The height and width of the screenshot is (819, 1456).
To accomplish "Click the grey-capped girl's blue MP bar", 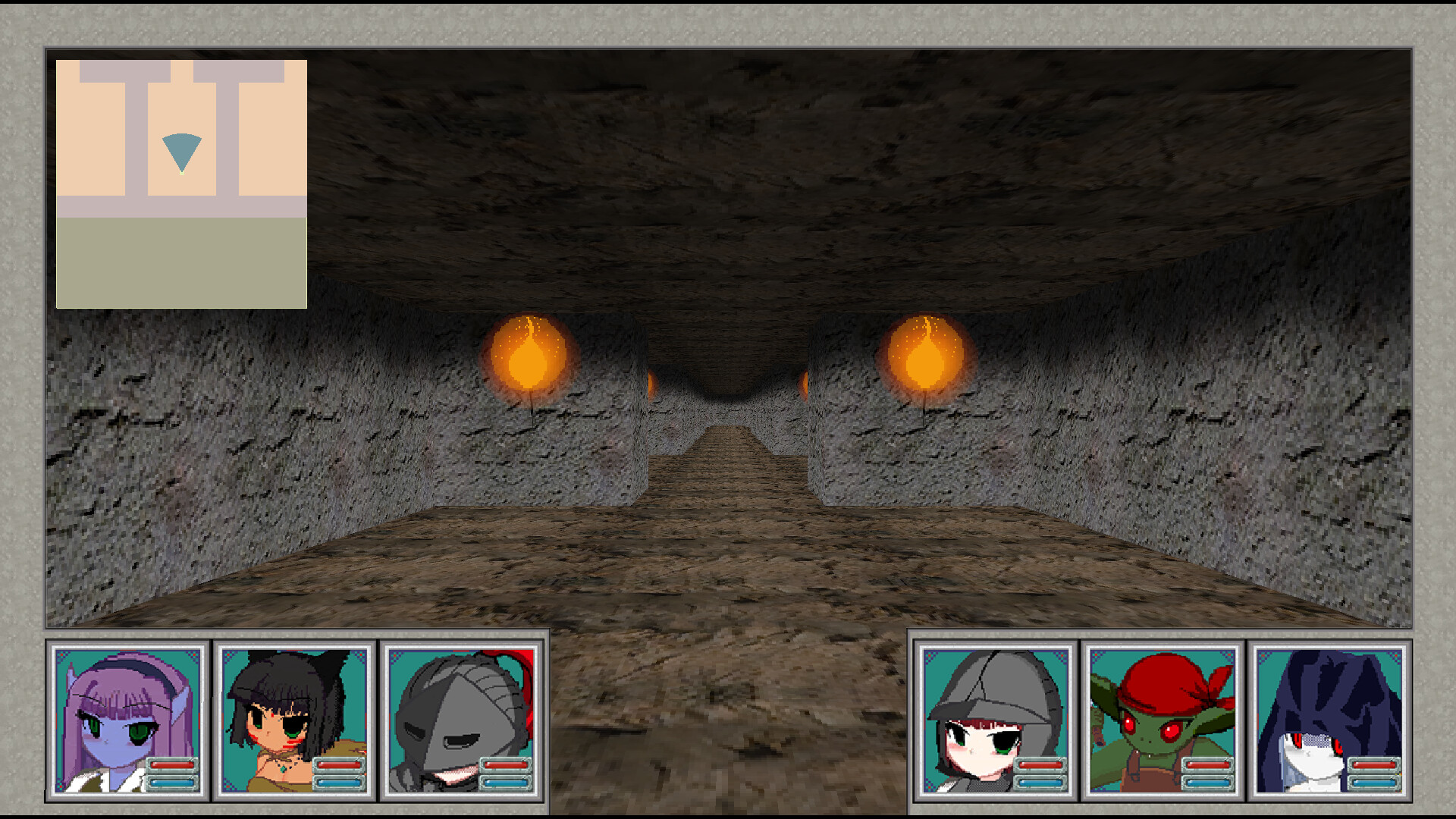I will tap(1040, 782).
